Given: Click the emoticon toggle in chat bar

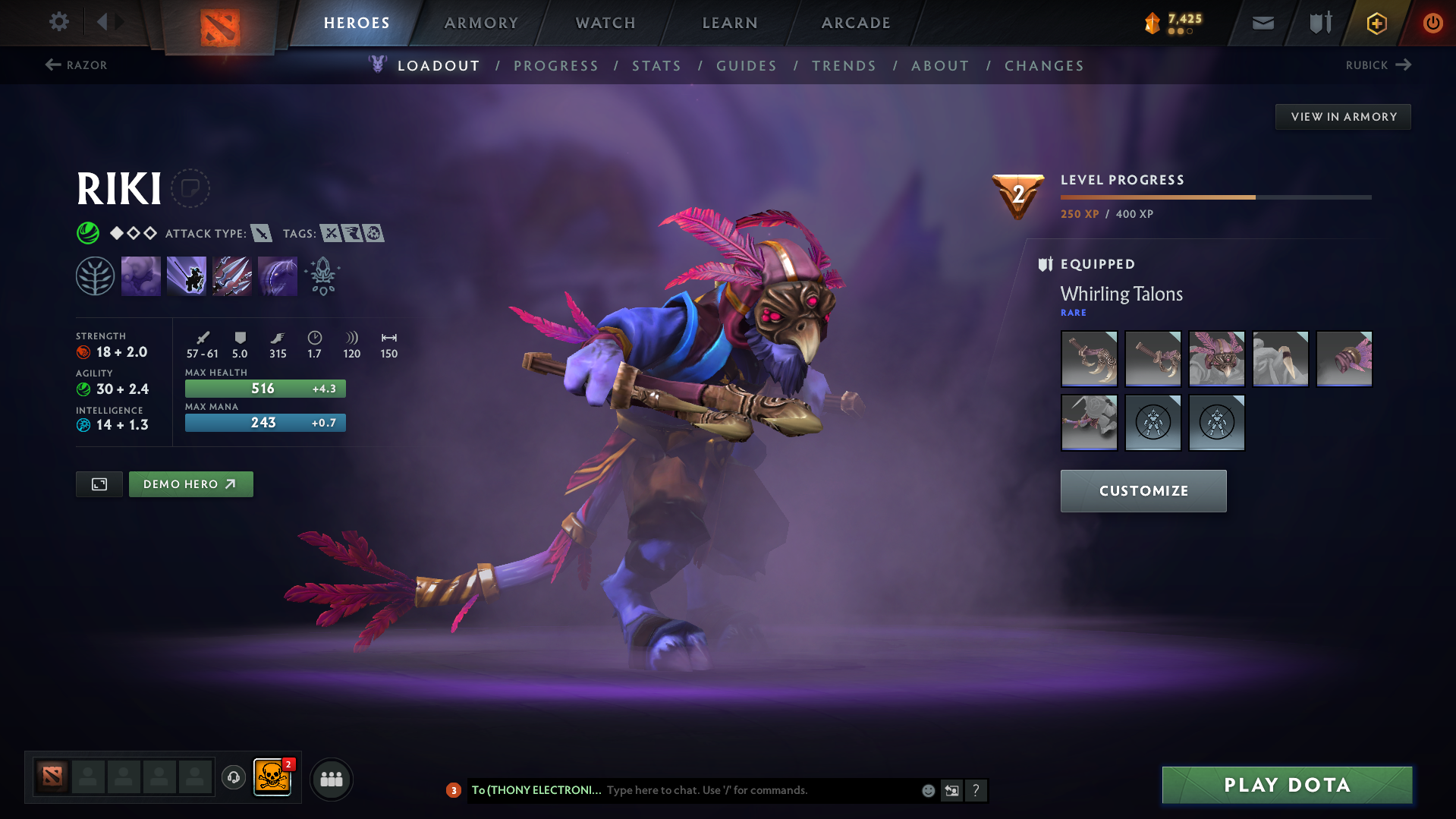Looking at the screenshot, I should 928,790.
